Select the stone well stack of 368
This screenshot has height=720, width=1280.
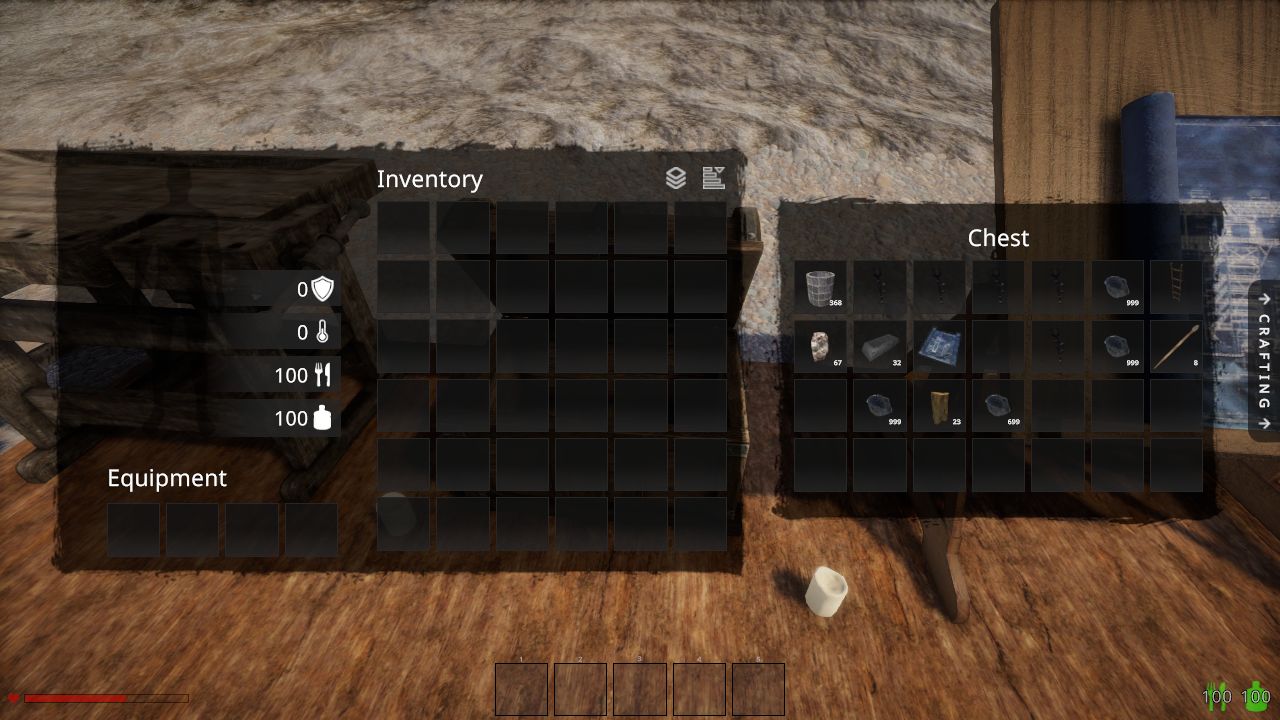(x=820, y=287)
